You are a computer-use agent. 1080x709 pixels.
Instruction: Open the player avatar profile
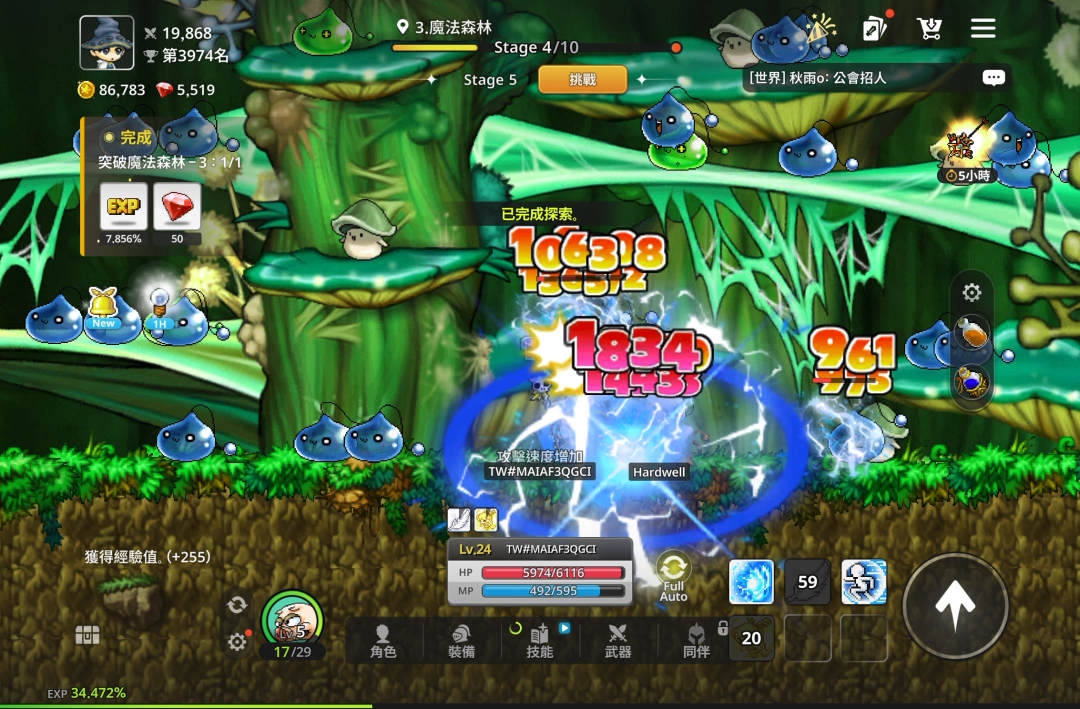pos(107,43)
